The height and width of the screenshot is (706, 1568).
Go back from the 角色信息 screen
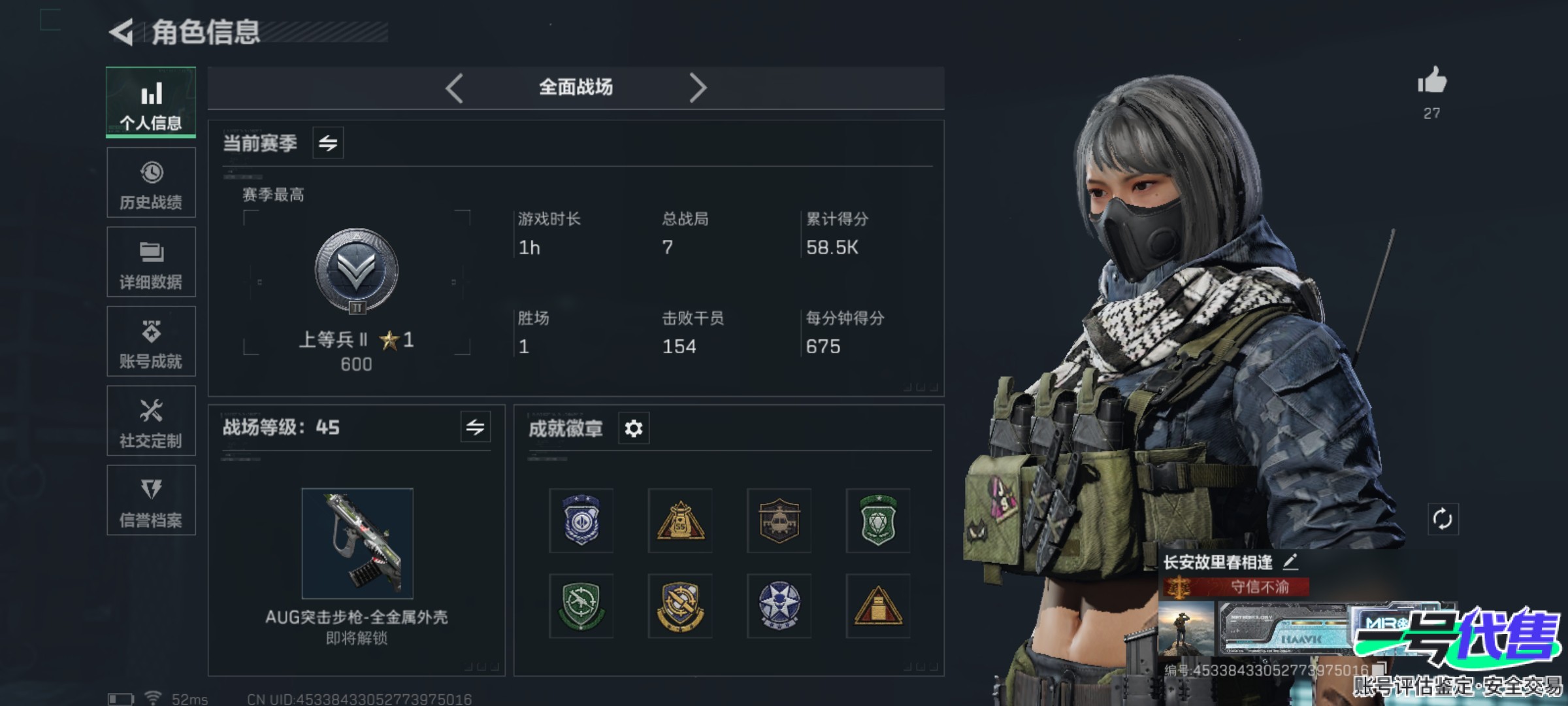coord(122,32)
